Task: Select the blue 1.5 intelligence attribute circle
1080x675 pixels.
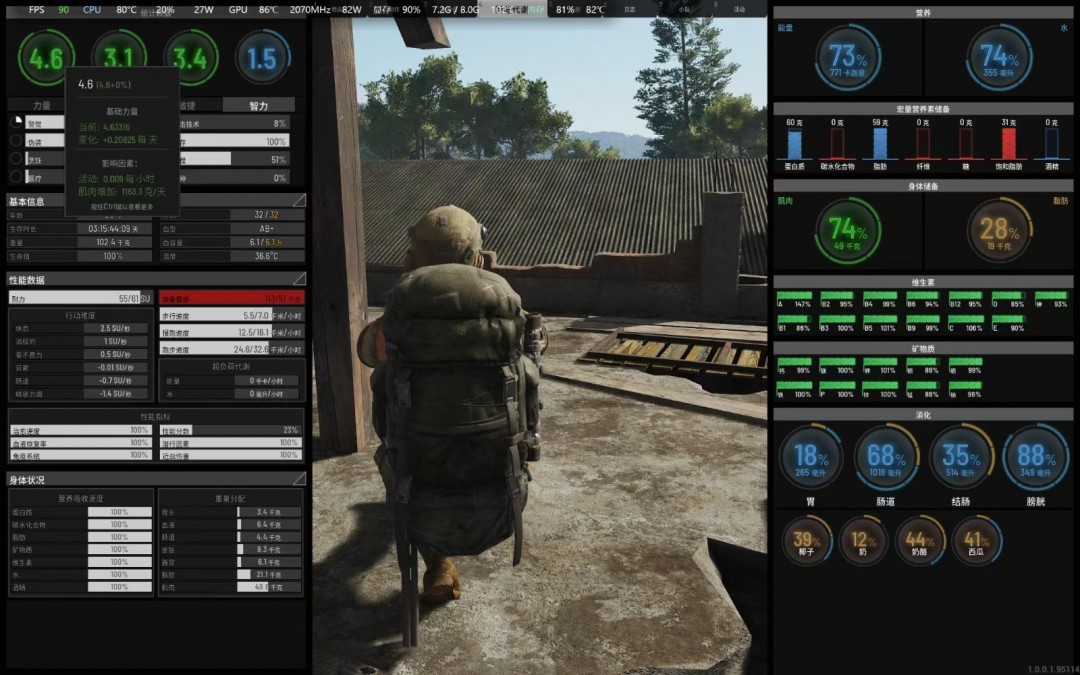Action: [x=262, y=58]
